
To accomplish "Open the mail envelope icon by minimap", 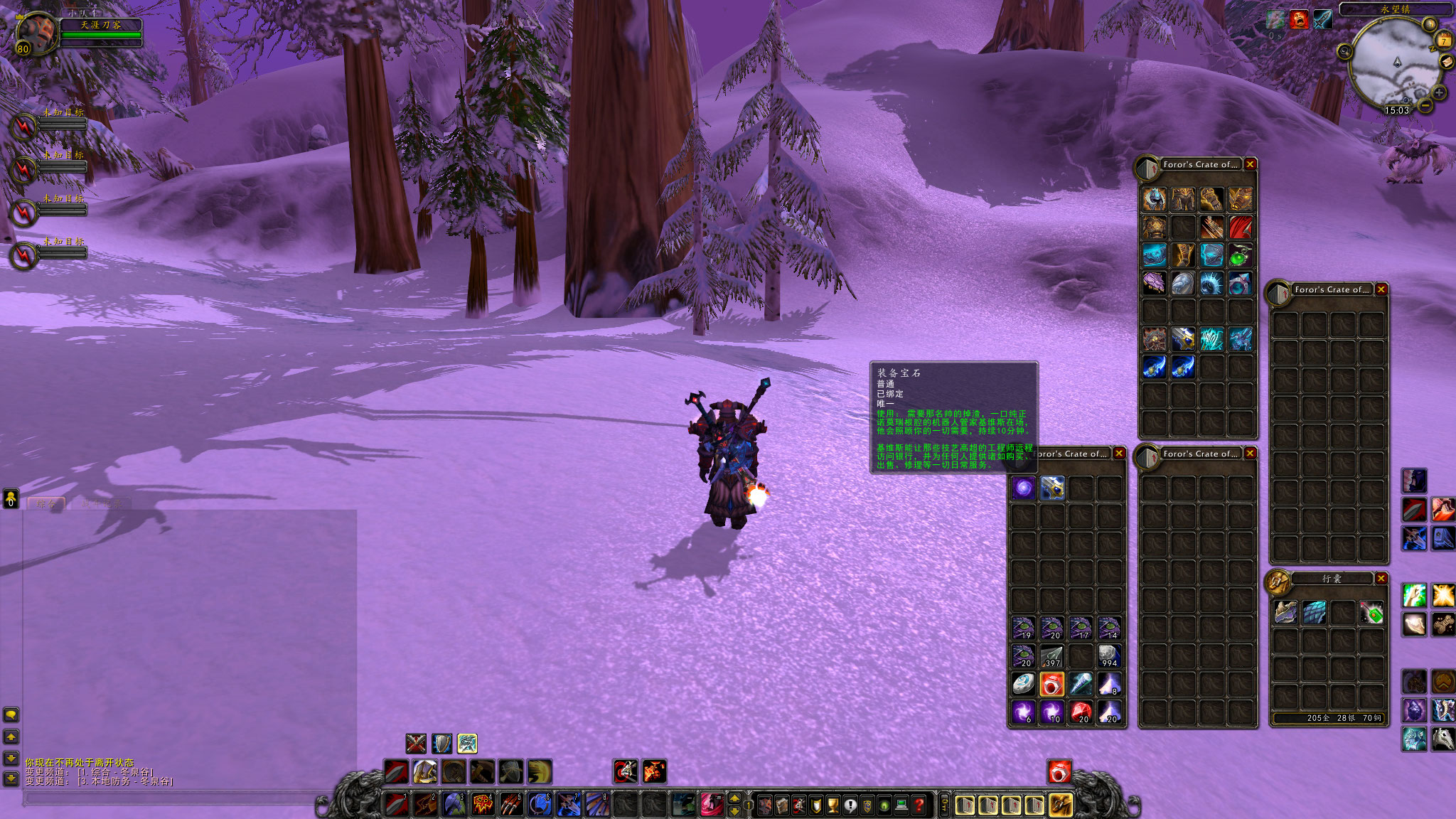I will point(1447,62).
